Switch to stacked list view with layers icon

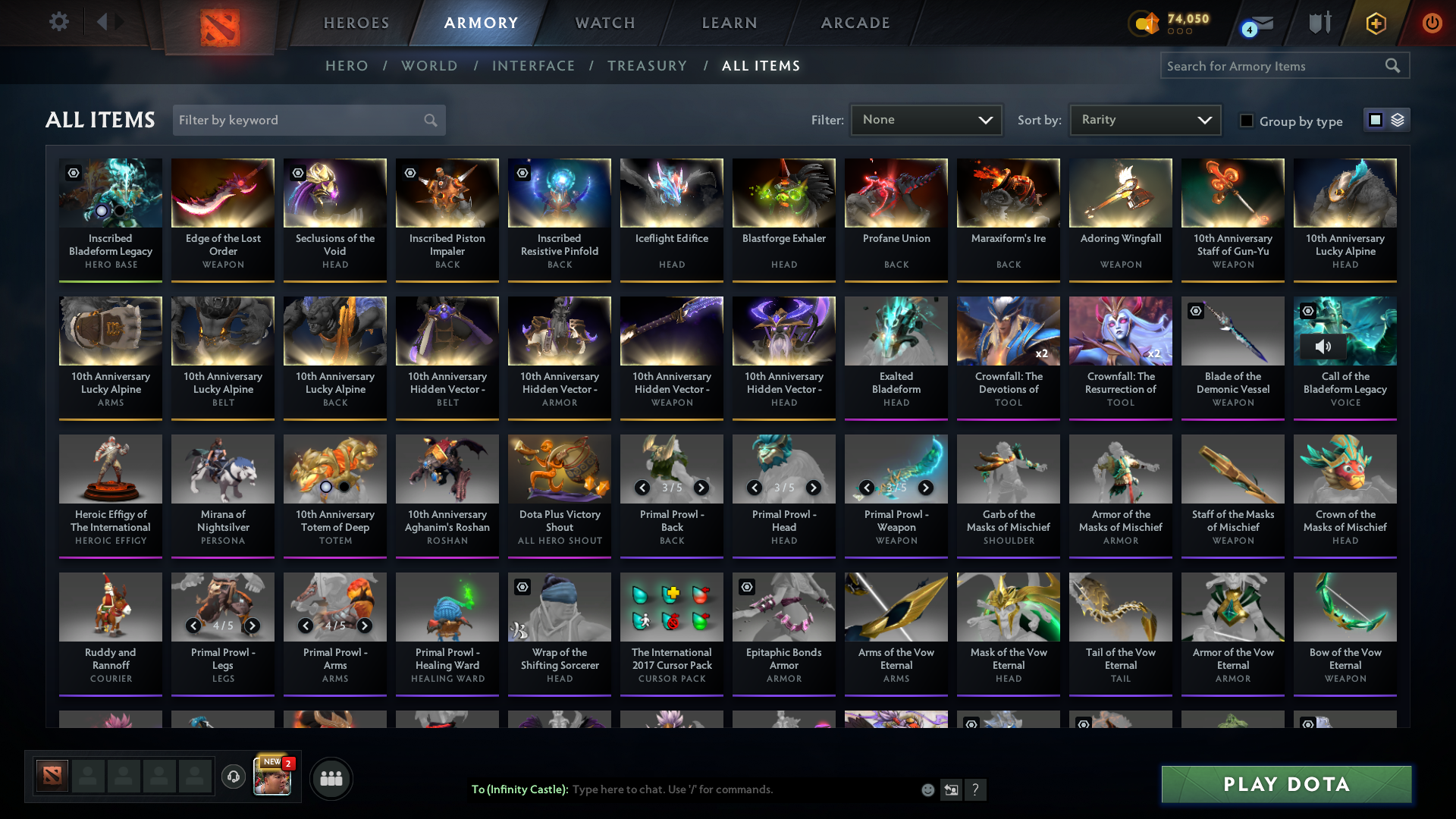tap(1398, 119)
